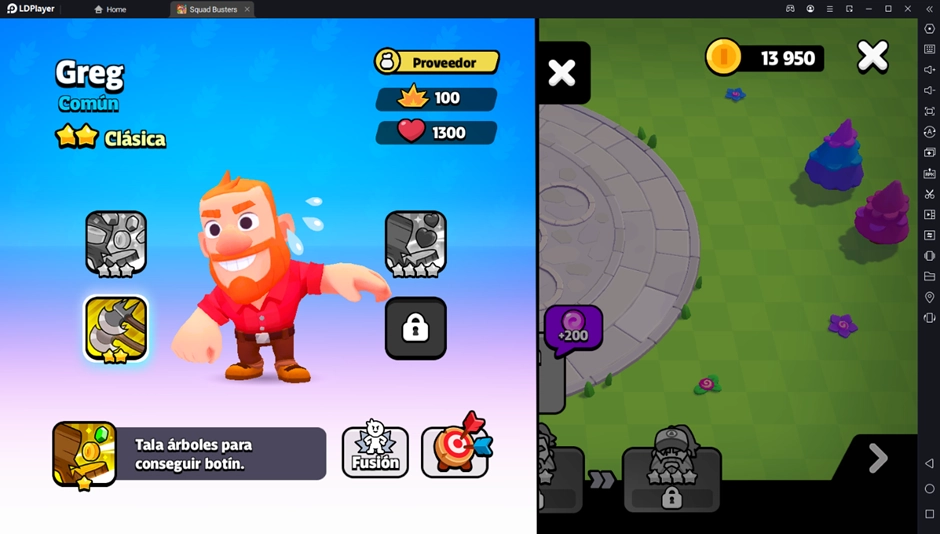Close the Squad Busters emulator tab
This screenshot has height=534, width=940.
click(x=247, y=9)
